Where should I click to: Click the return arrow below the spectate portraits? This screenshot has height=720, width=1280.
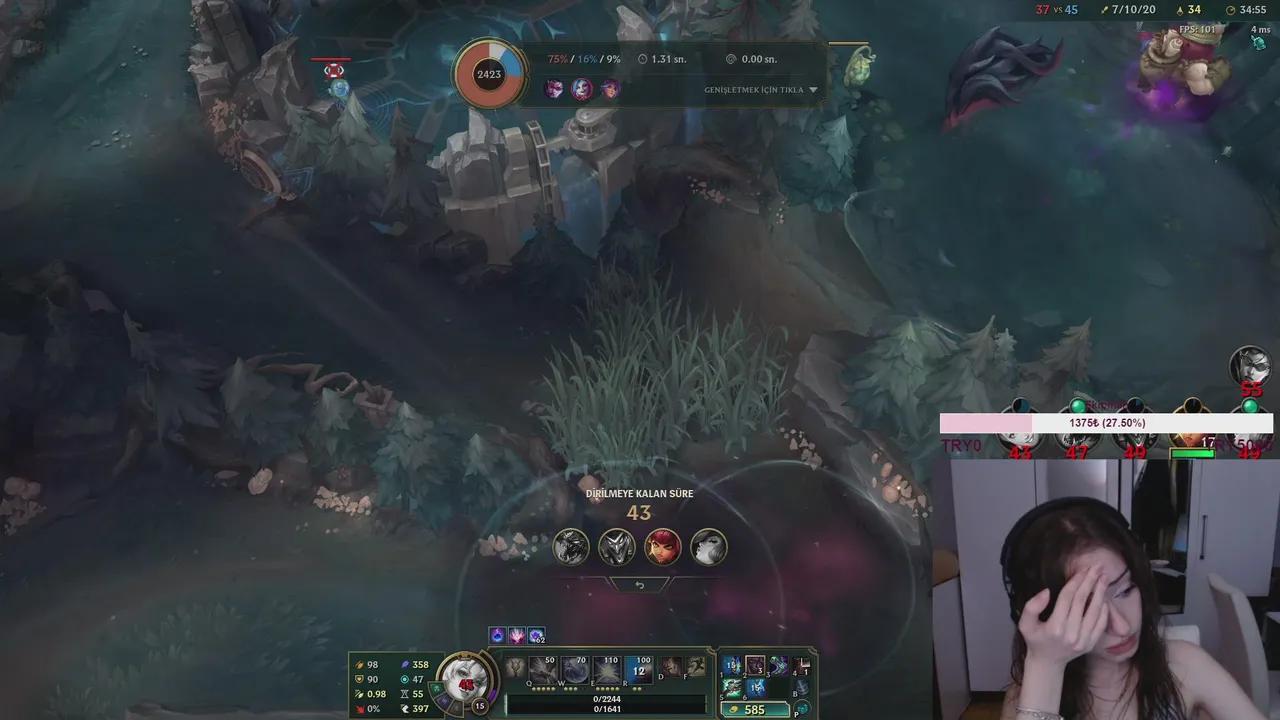pyautogui.click(x=640, y=585)
